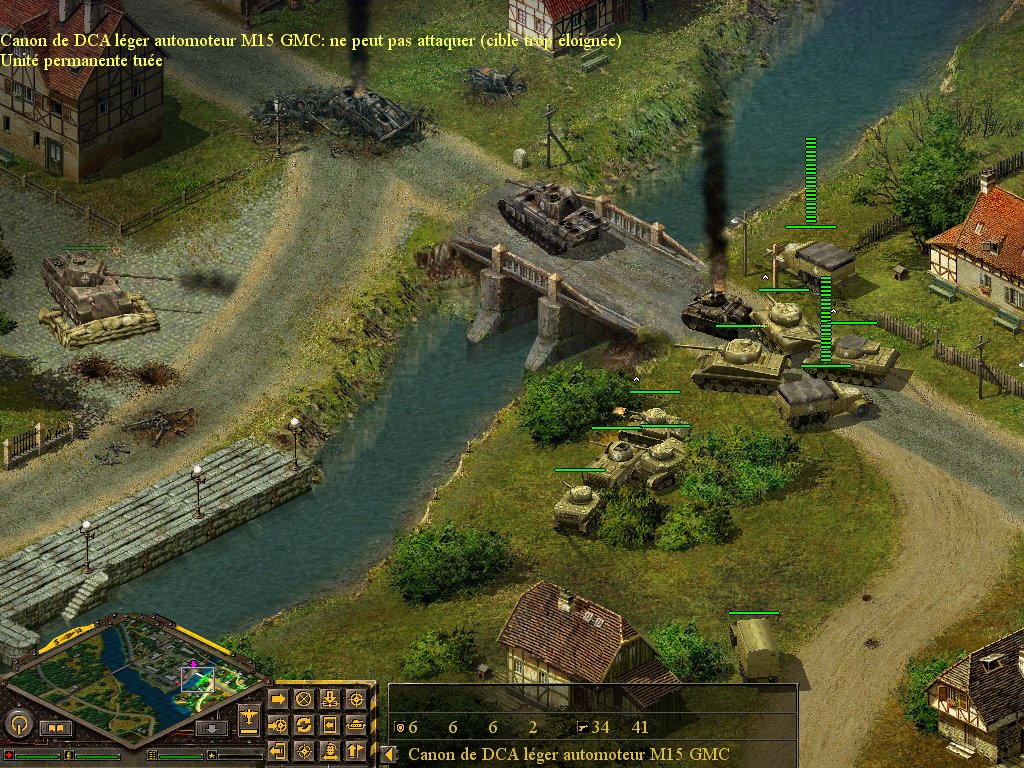Activate the exit-door leave command button

pyautogui.click(x=278, y=750)
